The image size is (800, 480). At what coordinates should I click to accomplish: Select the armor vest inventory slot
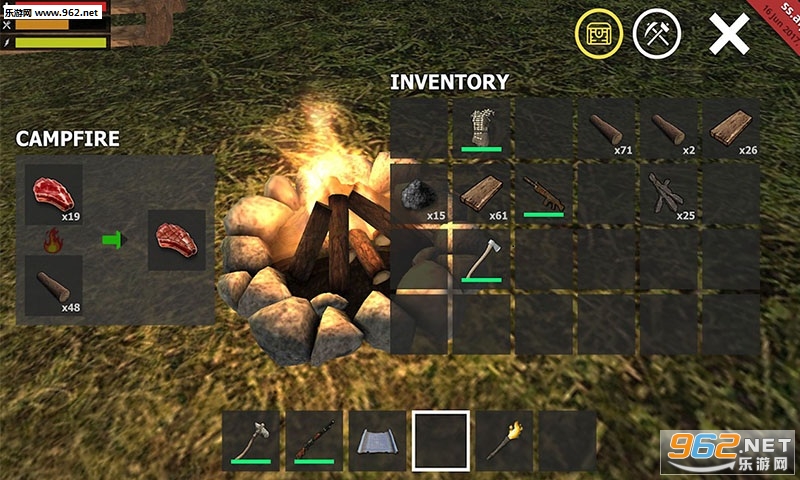pyautogui.click(x=483, y=127)
